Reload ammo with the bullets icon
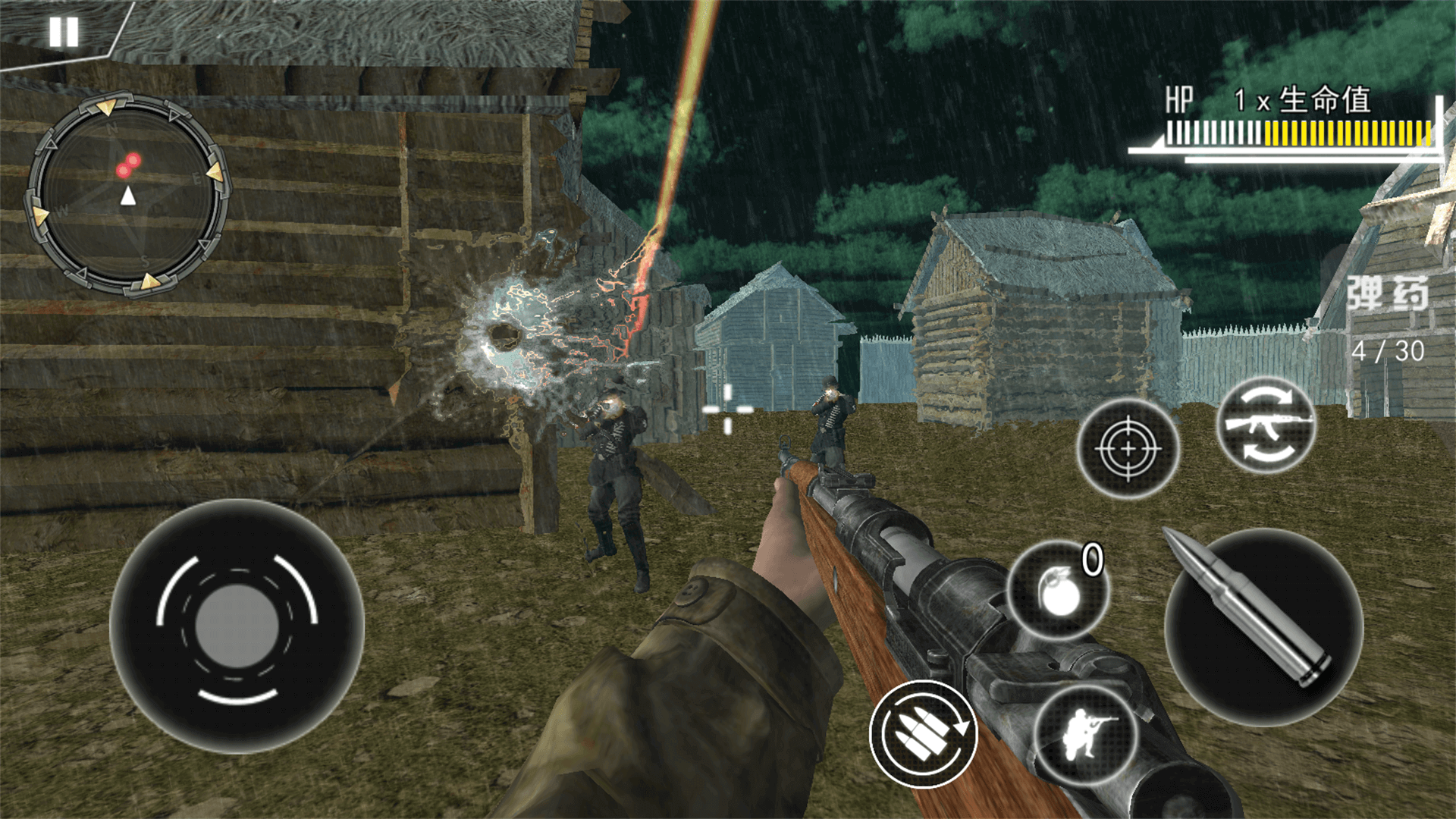Image resolution: width=1456 pixels, height=819 pixels. (x=923, y=734)
